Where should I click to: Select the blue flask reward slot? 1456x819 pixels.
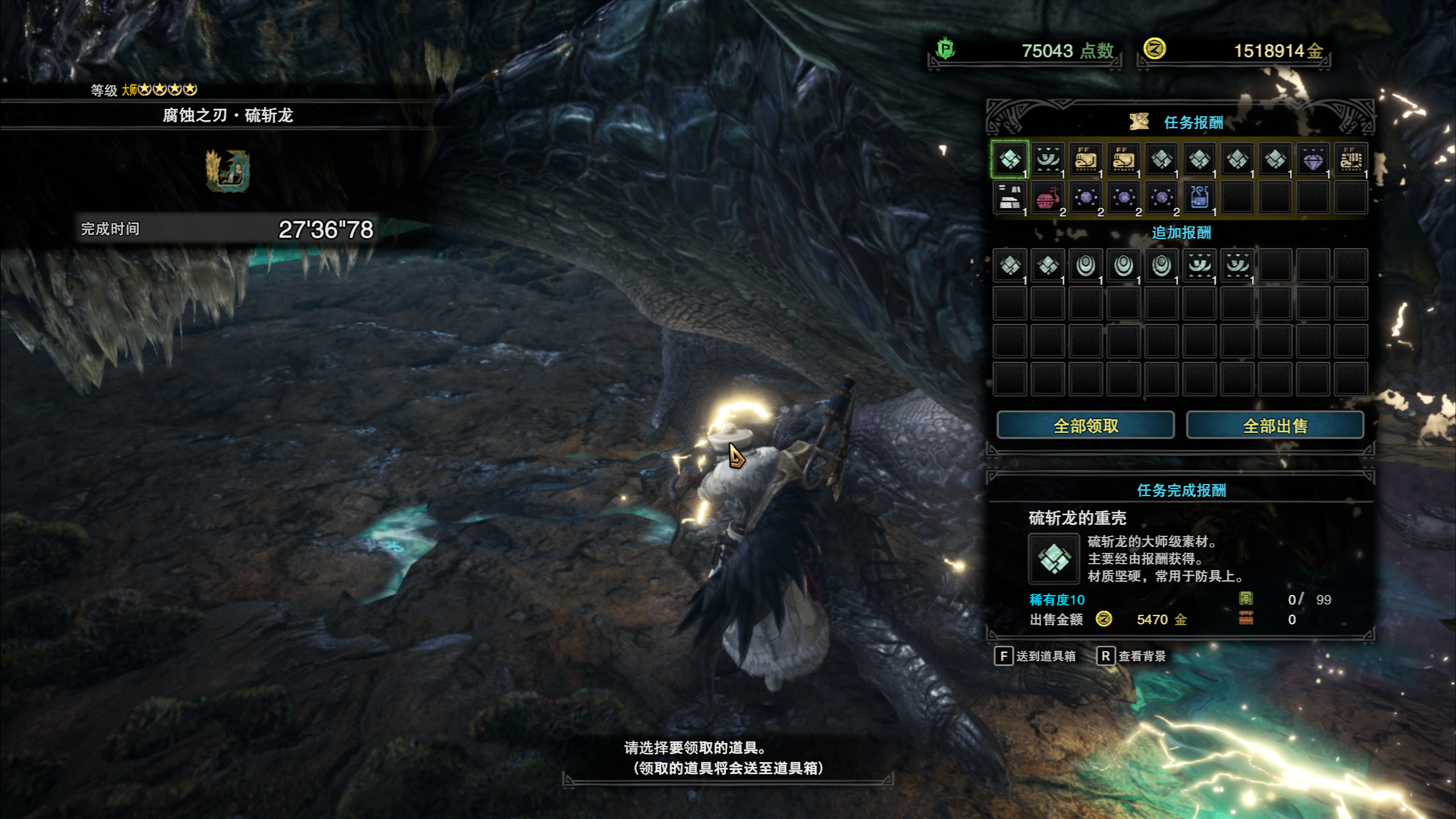1199,197
